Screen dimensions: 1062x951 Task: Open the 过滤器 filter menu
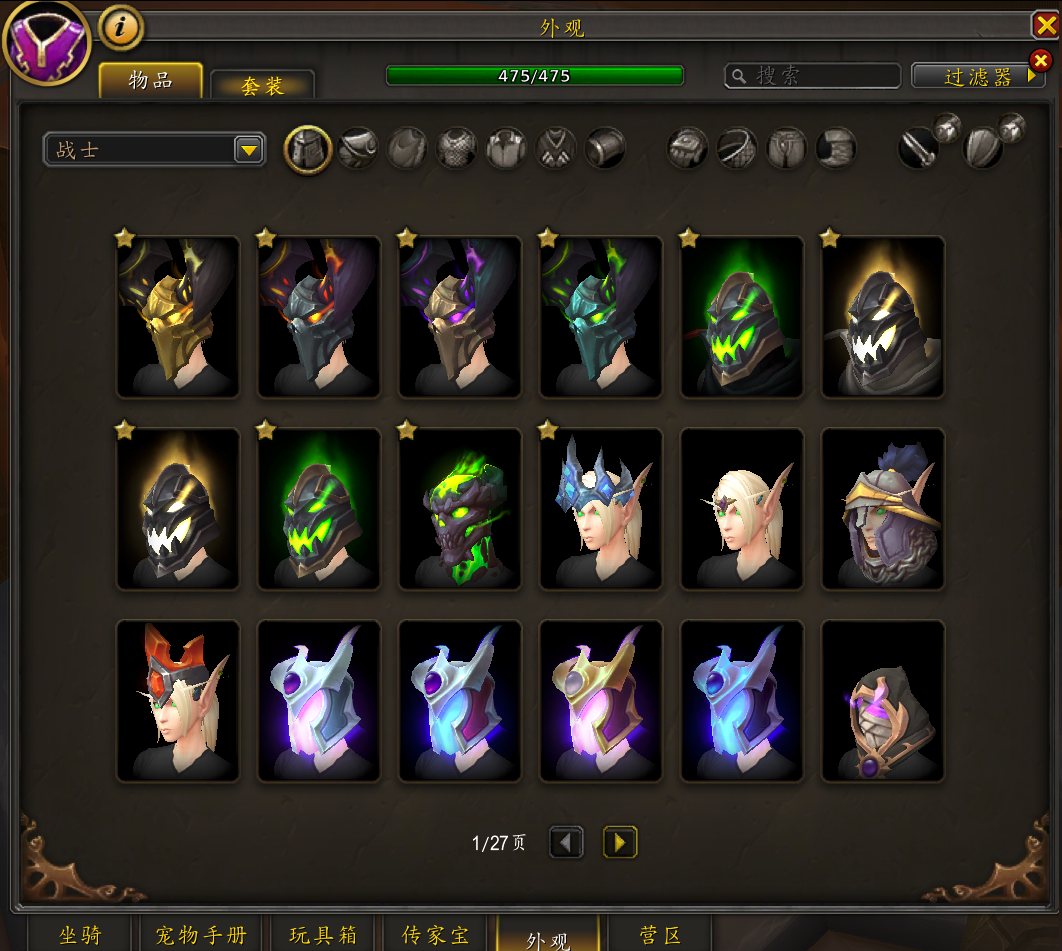click(978, 76)
